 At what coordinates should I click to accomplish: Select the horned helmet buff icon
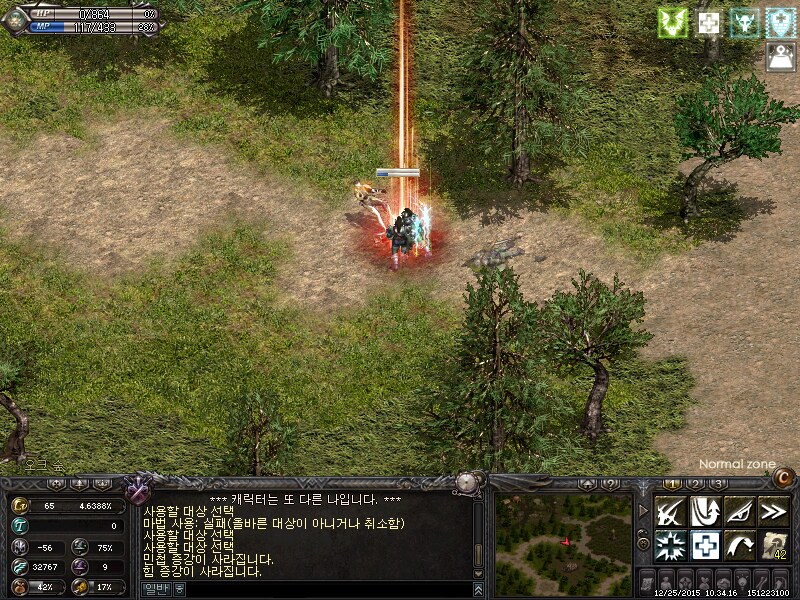pyautogui.click(x=744, y=23)
